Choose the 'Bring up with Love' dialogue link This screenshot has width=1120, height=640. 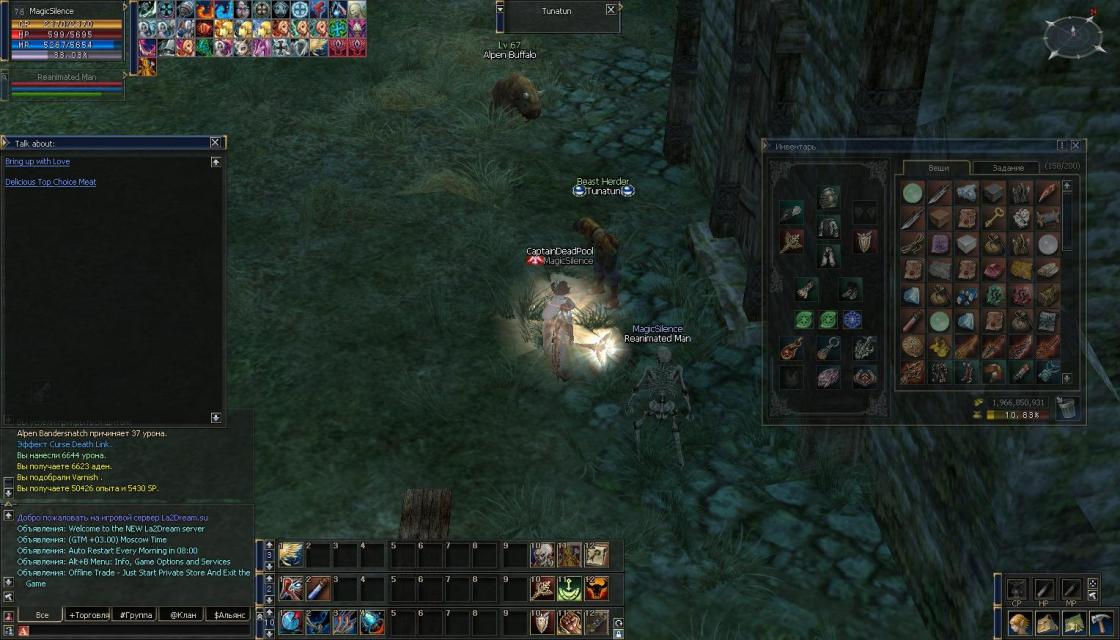37,161
